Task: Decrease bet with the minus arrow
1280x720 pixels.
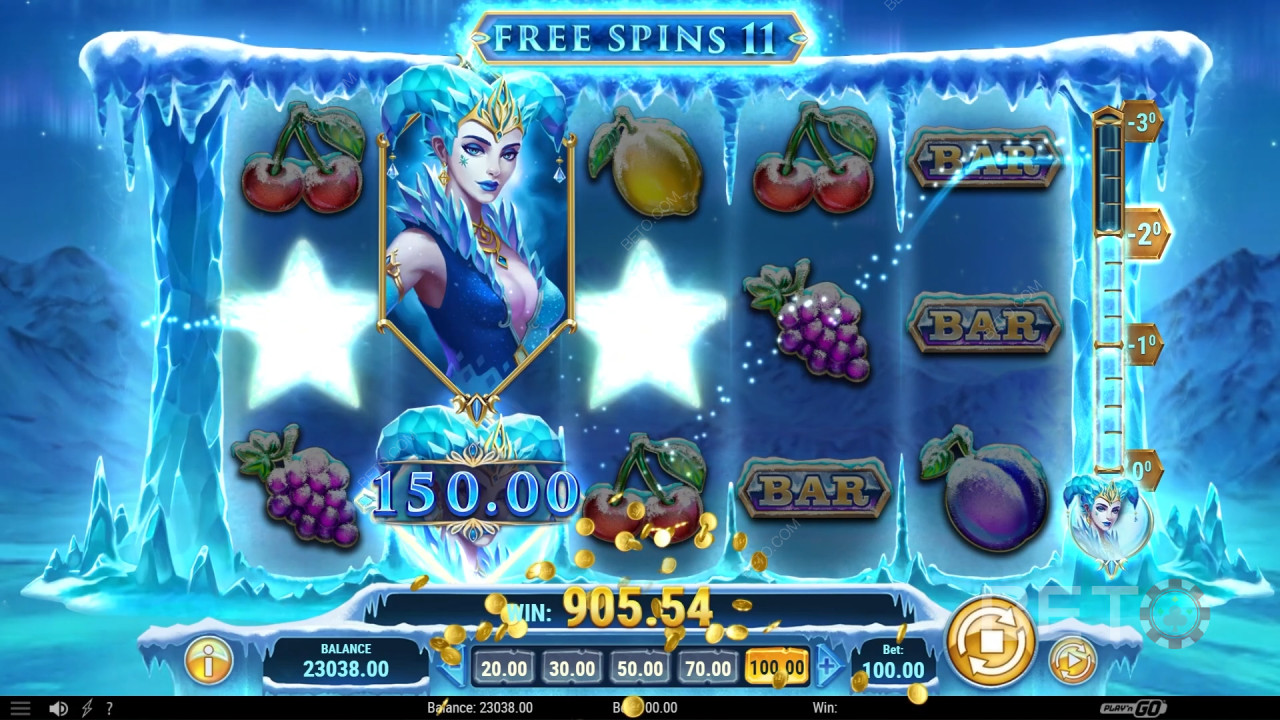Action: click(x=452, y=666)
